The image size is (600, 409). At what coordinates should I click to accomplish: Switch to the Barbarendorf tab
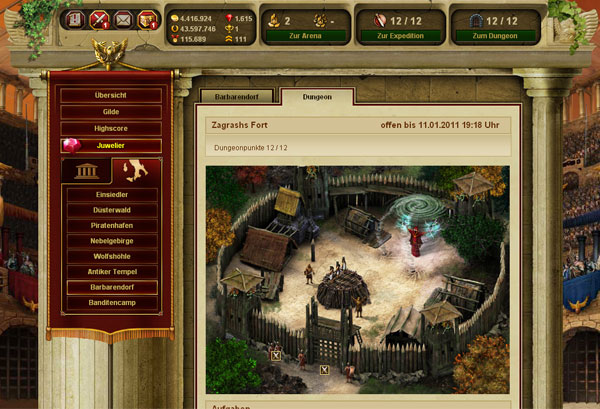[x=236, y=98]
